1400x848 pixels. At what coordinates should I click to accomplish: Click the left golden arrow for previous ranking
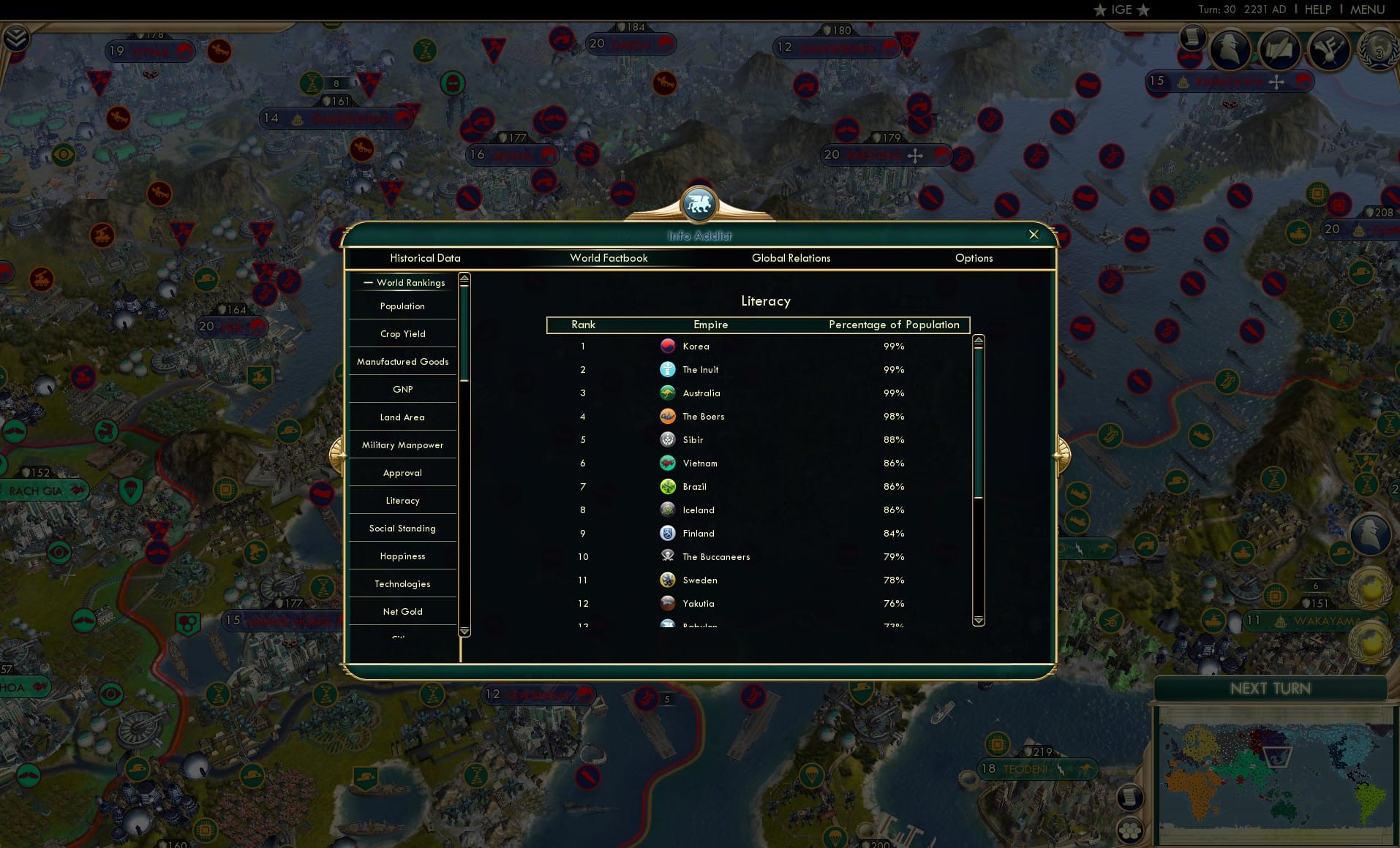339,453
